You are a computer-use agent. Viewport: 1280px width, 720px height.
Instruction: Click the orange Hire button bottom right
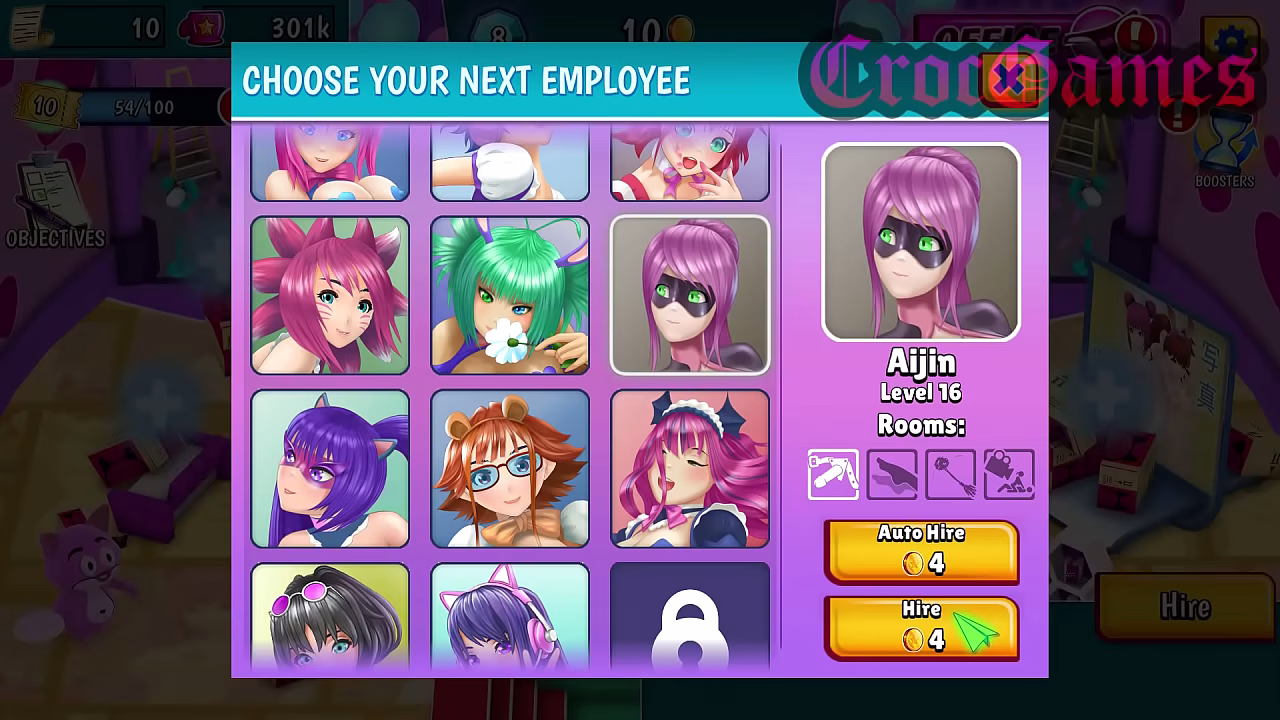1185,605
